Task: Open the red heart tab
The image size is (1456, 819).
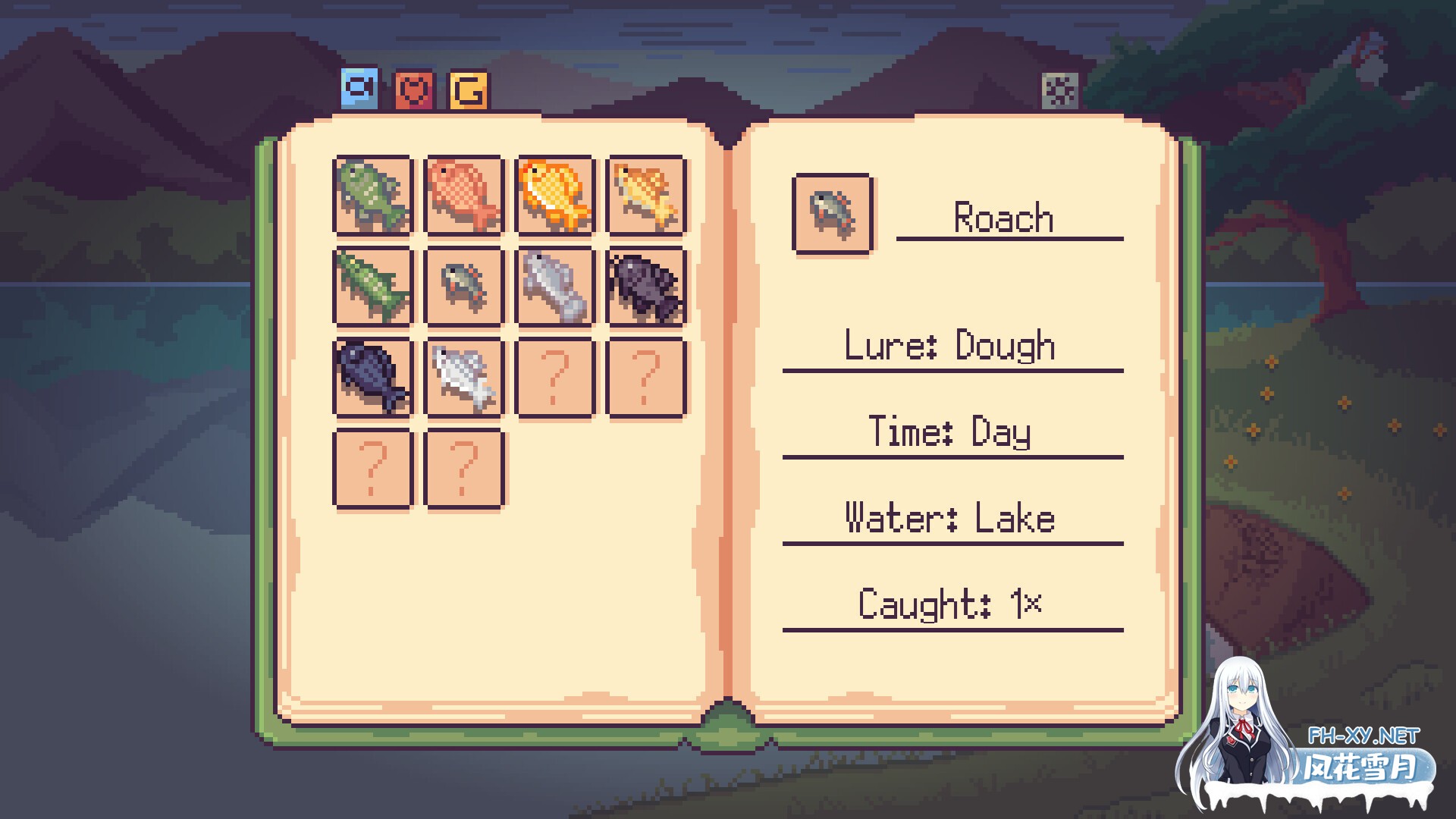Action: pyautogui.click(x=414, y=91)
